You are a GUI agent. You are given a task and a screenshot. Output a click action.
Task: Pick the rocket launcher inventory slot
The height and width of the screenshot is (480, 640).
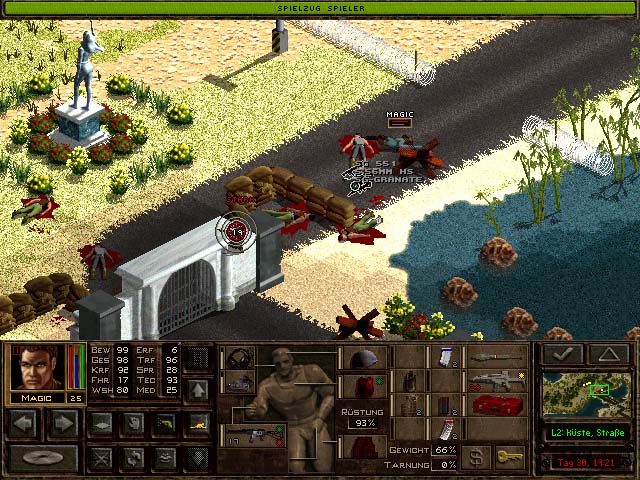pyautogui.click(x=498, y=356)
